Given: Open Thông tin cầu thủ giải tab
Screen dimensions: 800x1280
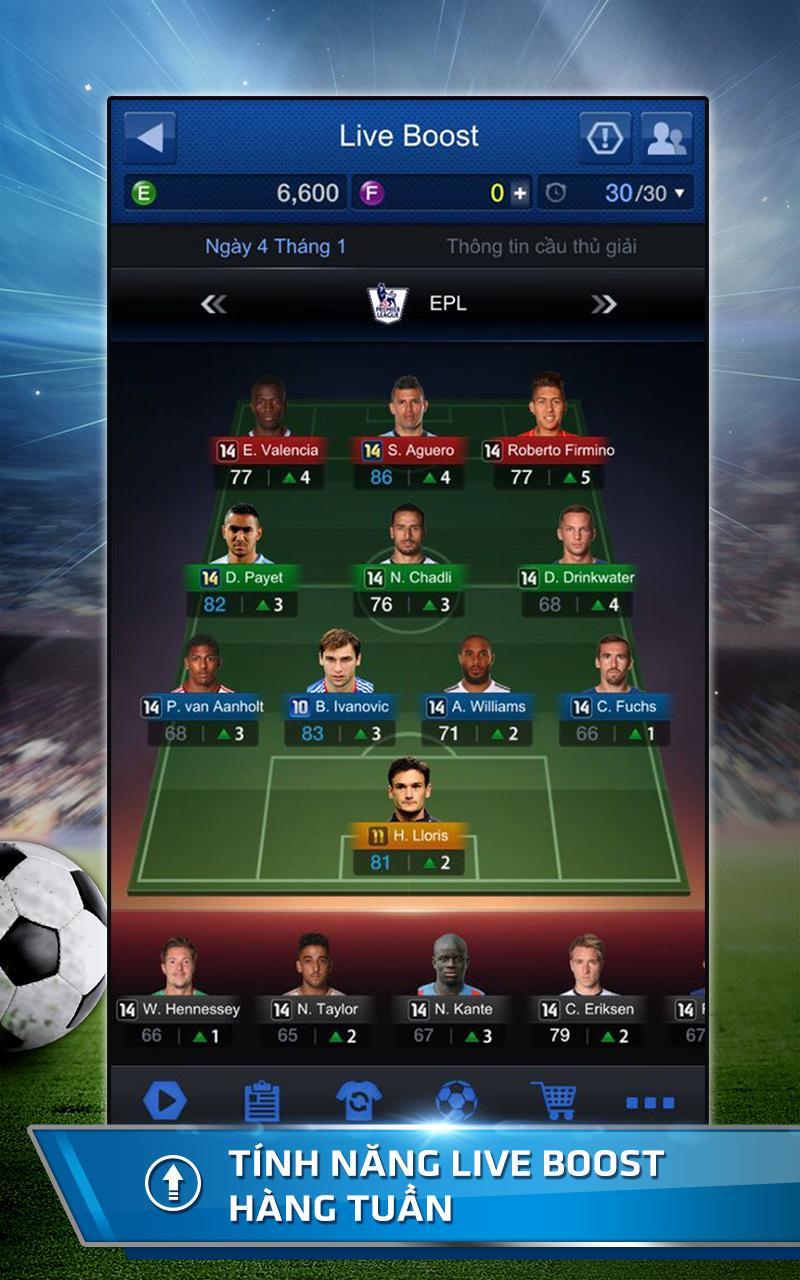Looking at the screenshot, I should (541, 247).
